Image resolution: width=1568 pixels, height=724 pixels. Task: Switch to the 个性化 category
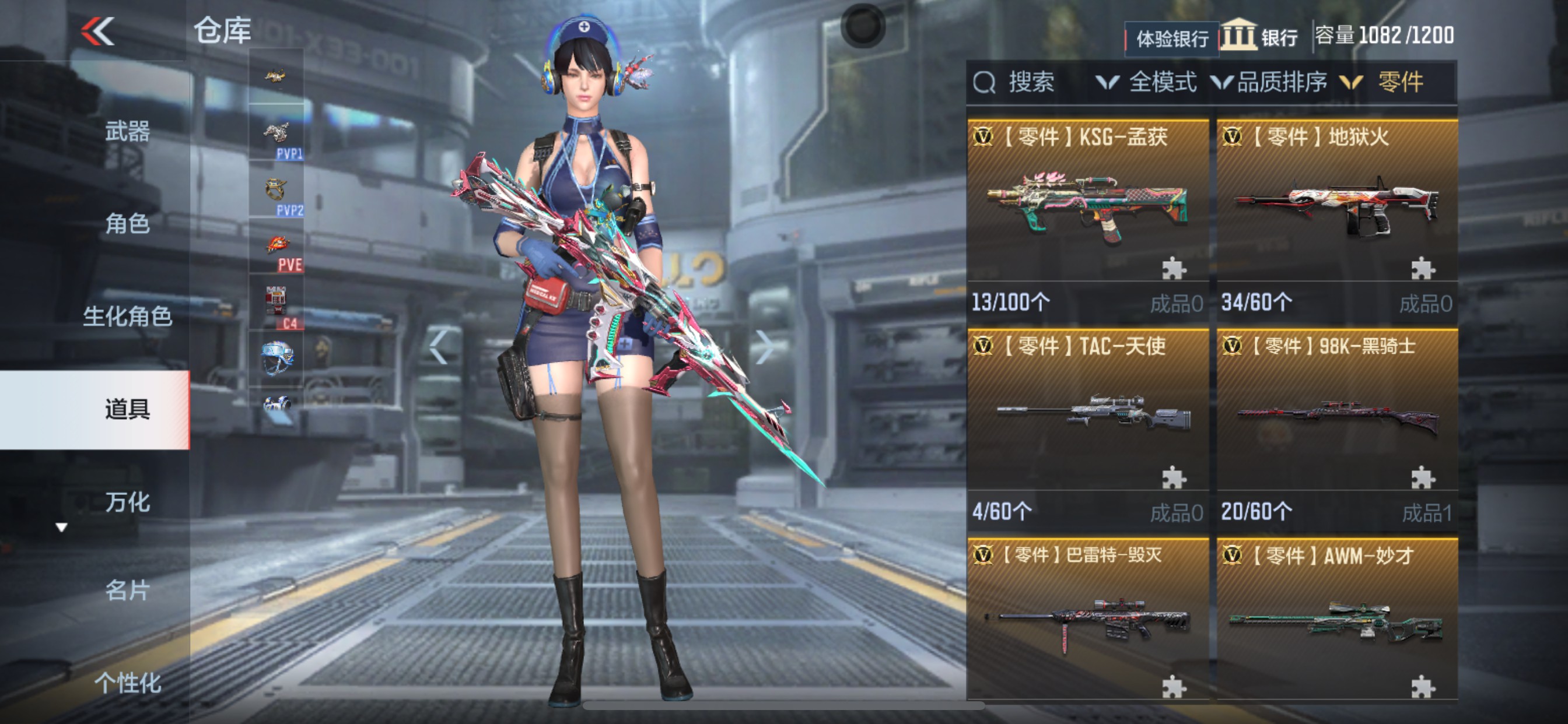(x=127, y=683)
